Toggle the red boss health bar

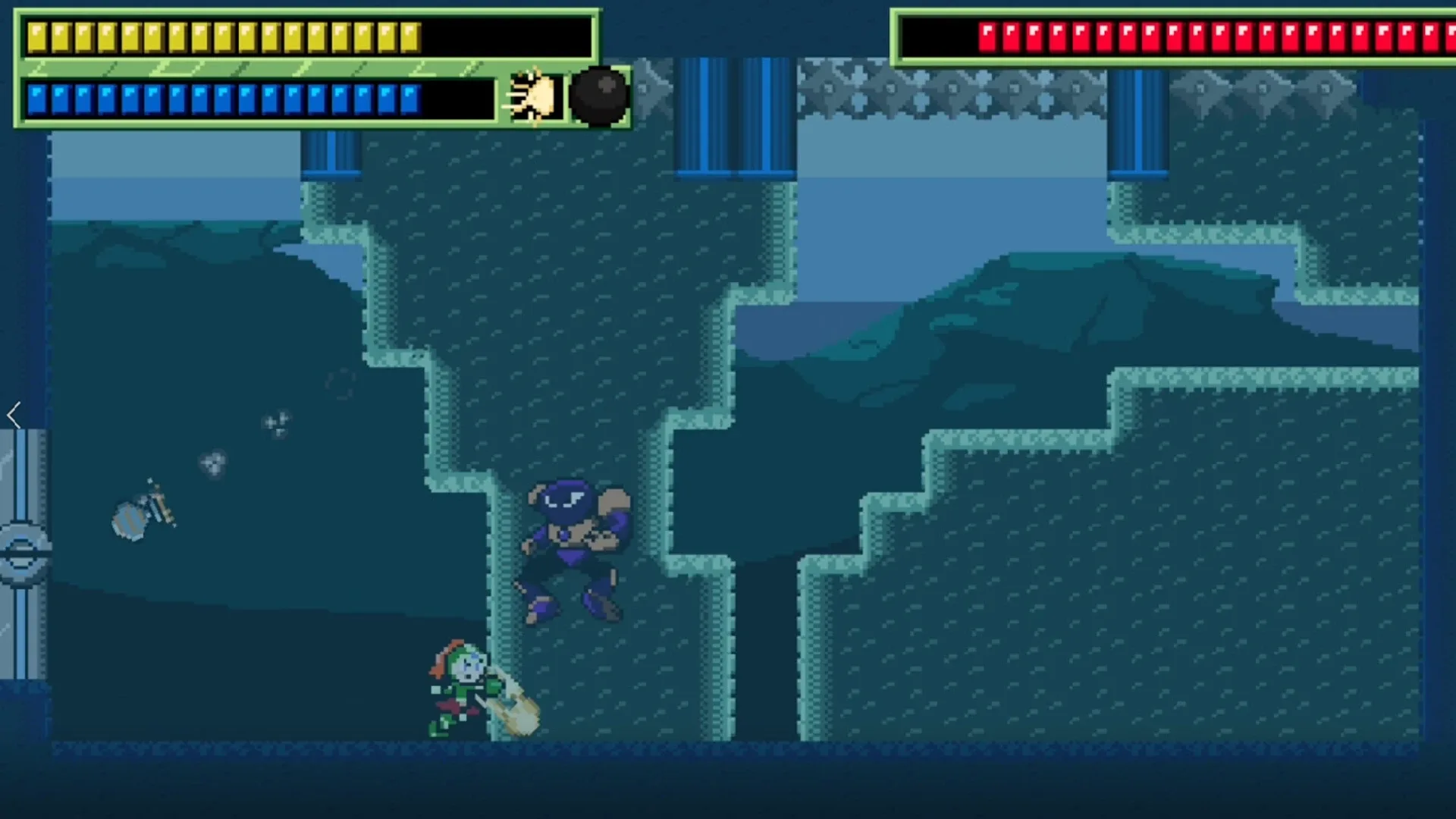tap(1175, 33)
